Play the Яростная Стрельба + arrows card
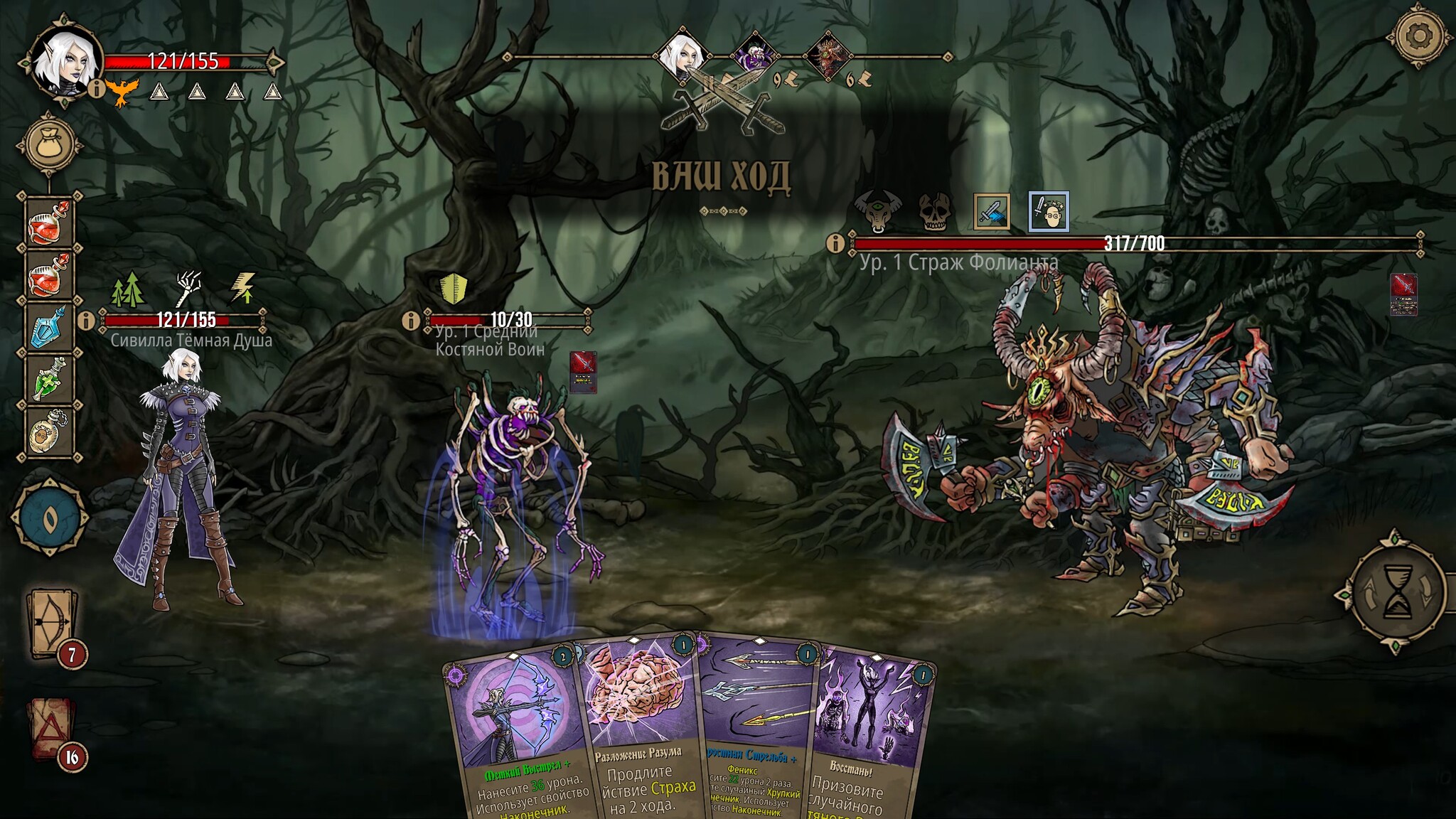Image resolution: width=1456 pixels, height=819 pixels. pos(757,732)
